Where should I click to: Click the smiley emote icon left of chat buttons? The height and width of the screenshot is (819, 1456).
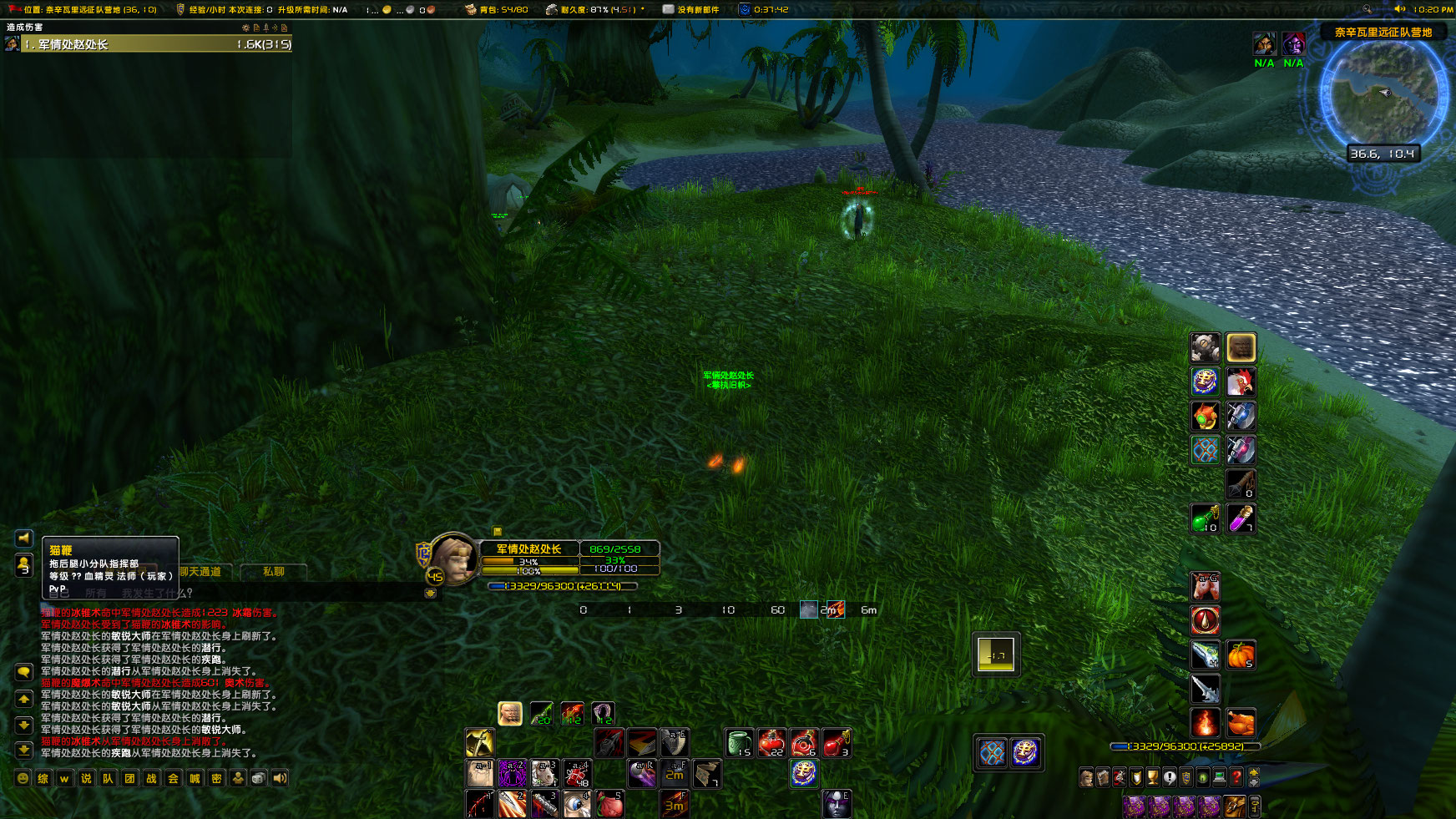(23, 778)
